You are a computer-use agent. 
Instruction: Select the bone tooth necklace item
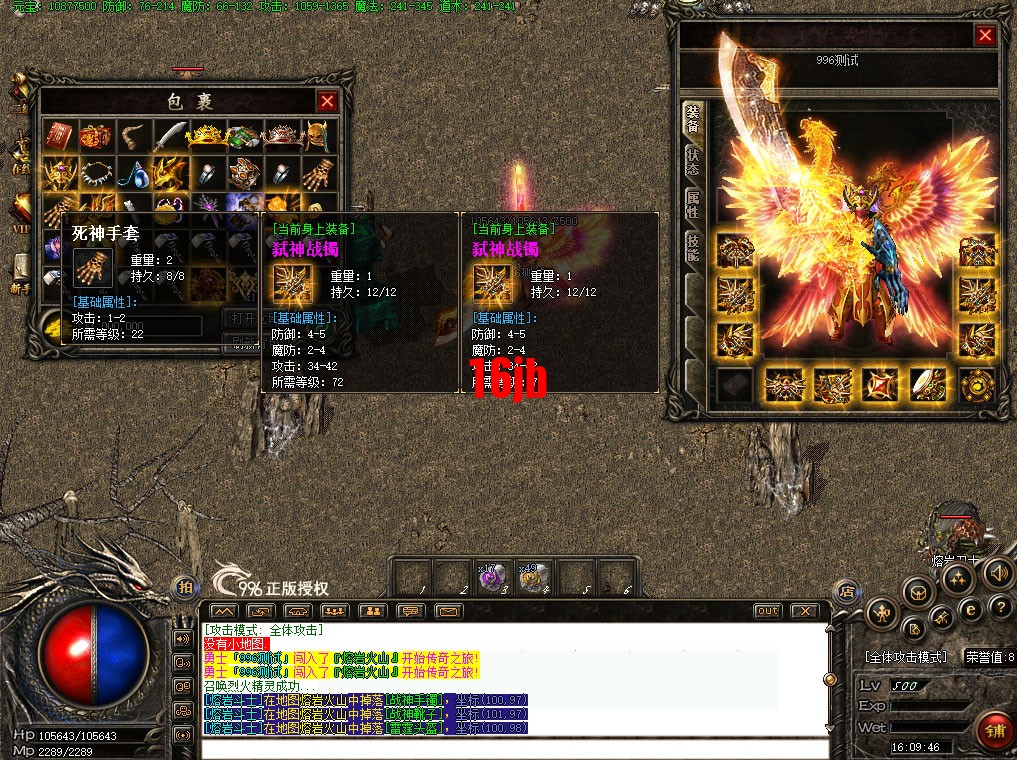point(95,173)
